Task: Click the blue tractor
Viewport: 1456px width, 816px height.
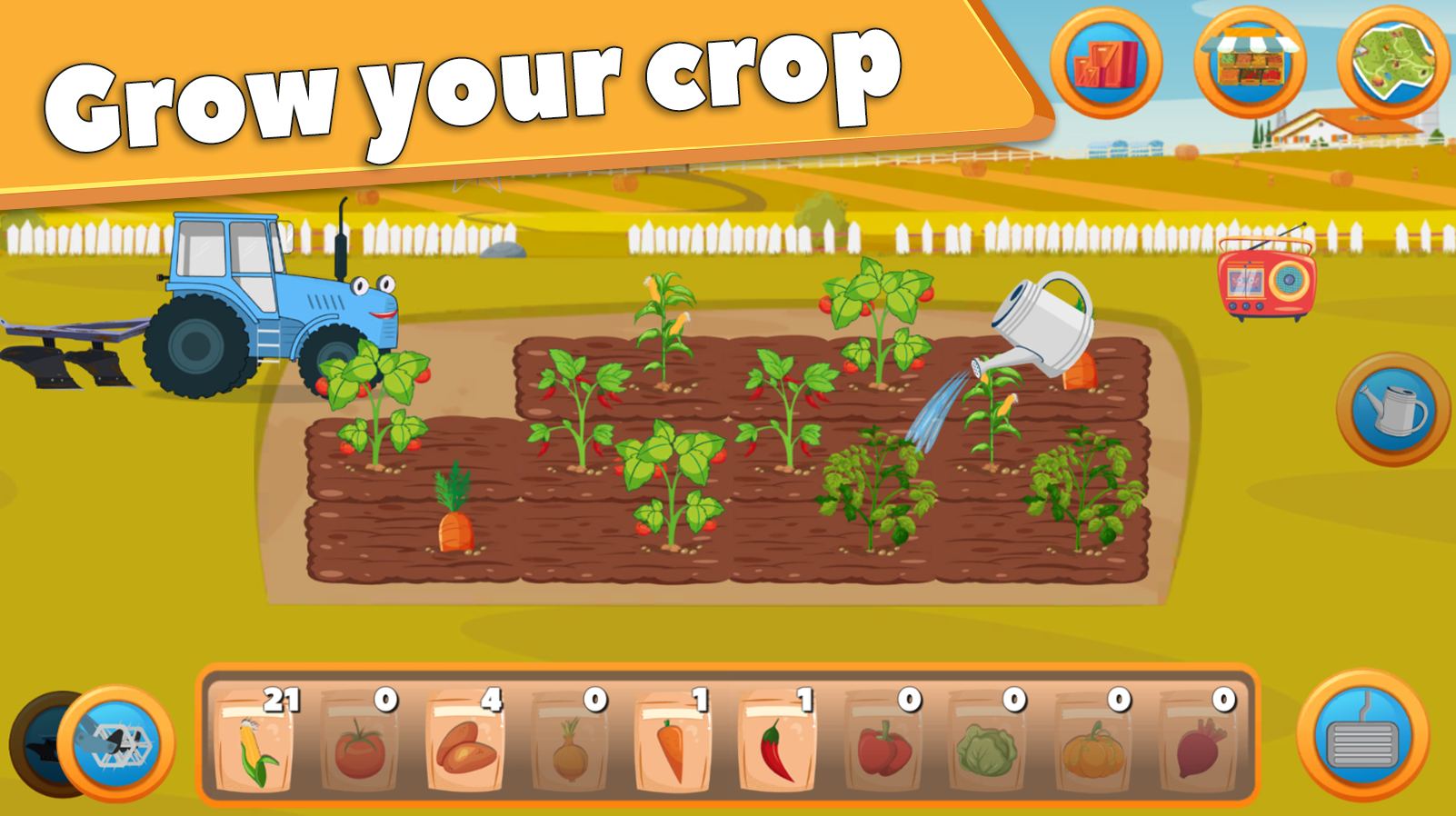Action: [x=254, y=300]
